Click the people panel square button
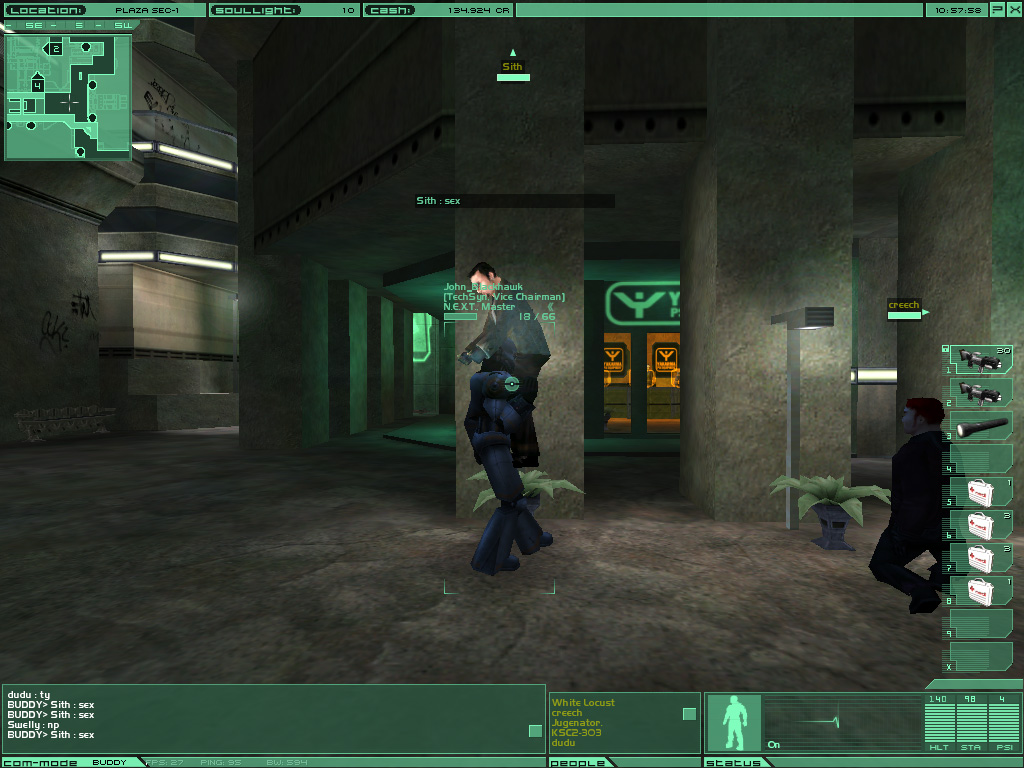This screenshot has width=1024, height=768. tap(689, 713)
